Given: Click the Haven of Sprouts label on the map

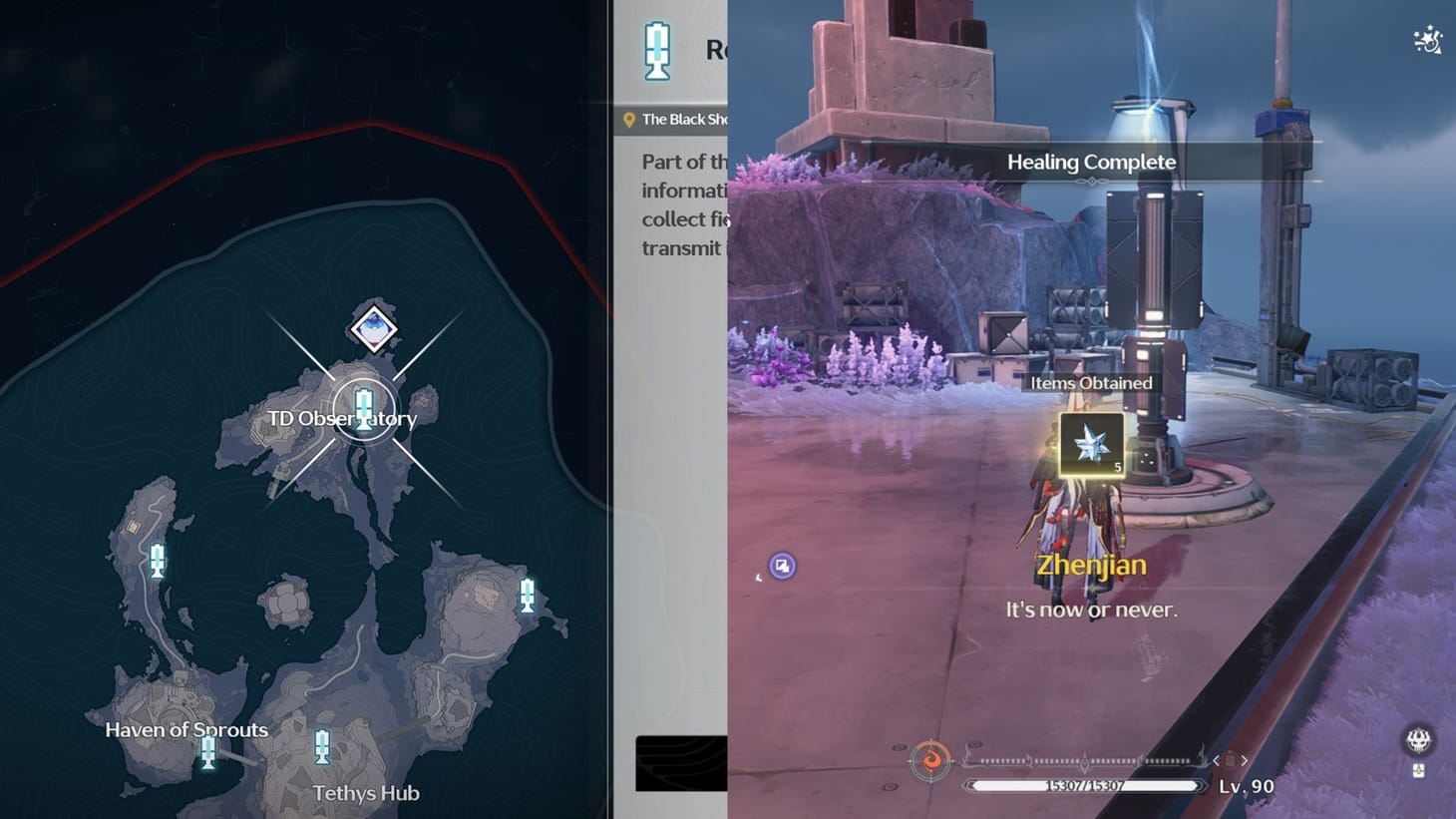Looking at the screenshot, I should point(185,729).
